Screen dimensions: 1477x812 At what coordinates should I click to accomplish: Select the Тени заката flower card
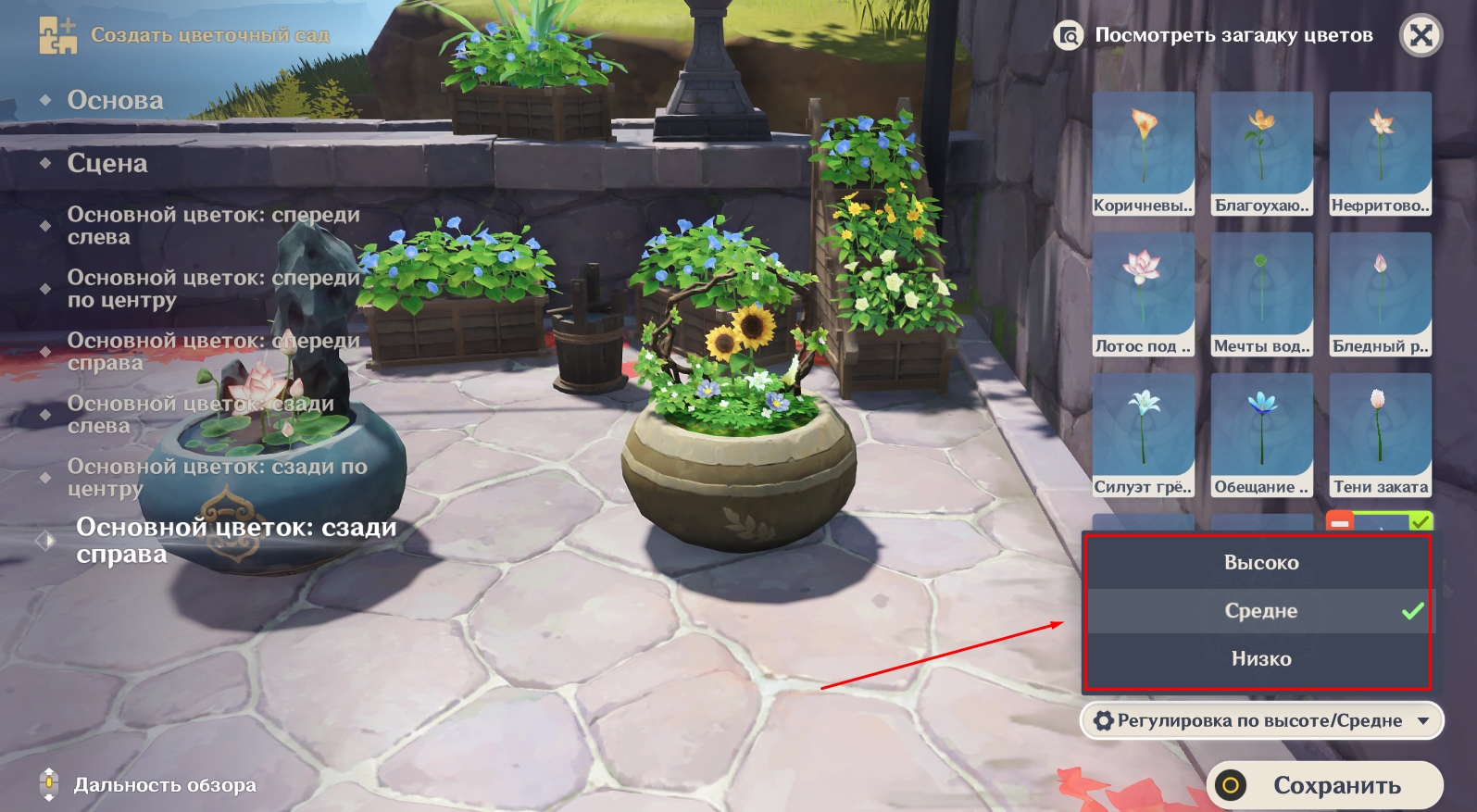[1380, 435]
